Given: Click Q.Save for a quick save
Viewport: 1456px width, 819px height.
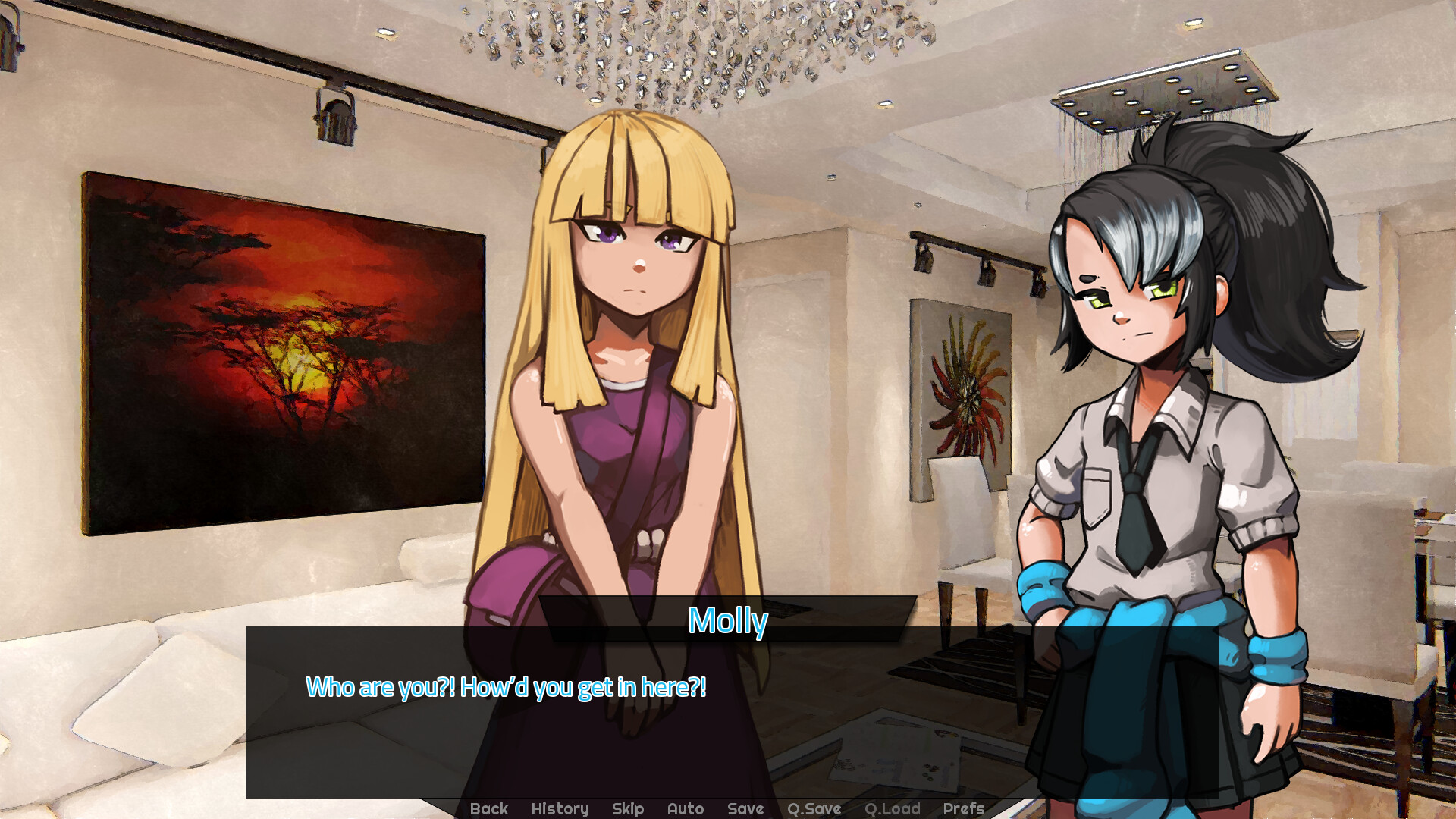Looking at the screenshot, I should pos(813,808).
